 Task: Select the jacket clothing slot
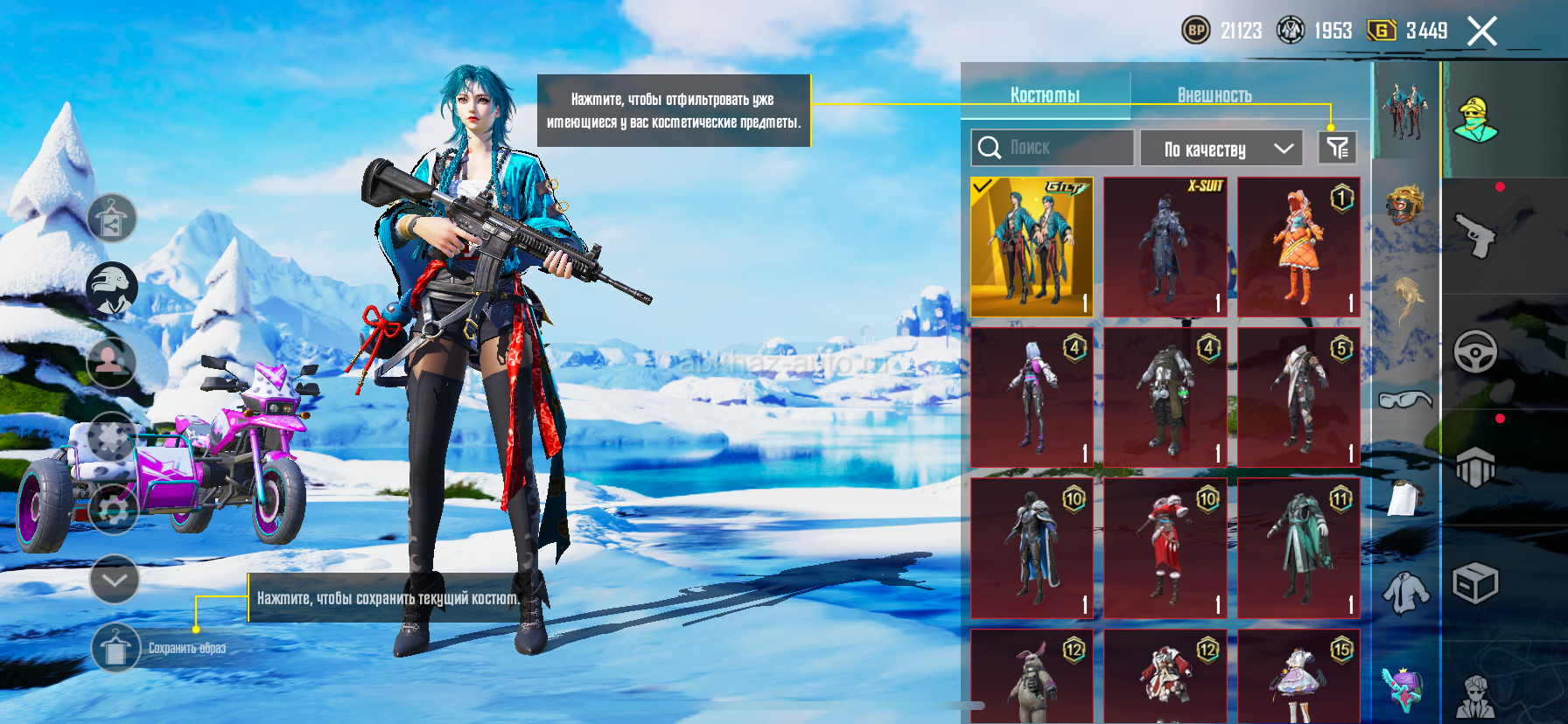click(1405, 593)
